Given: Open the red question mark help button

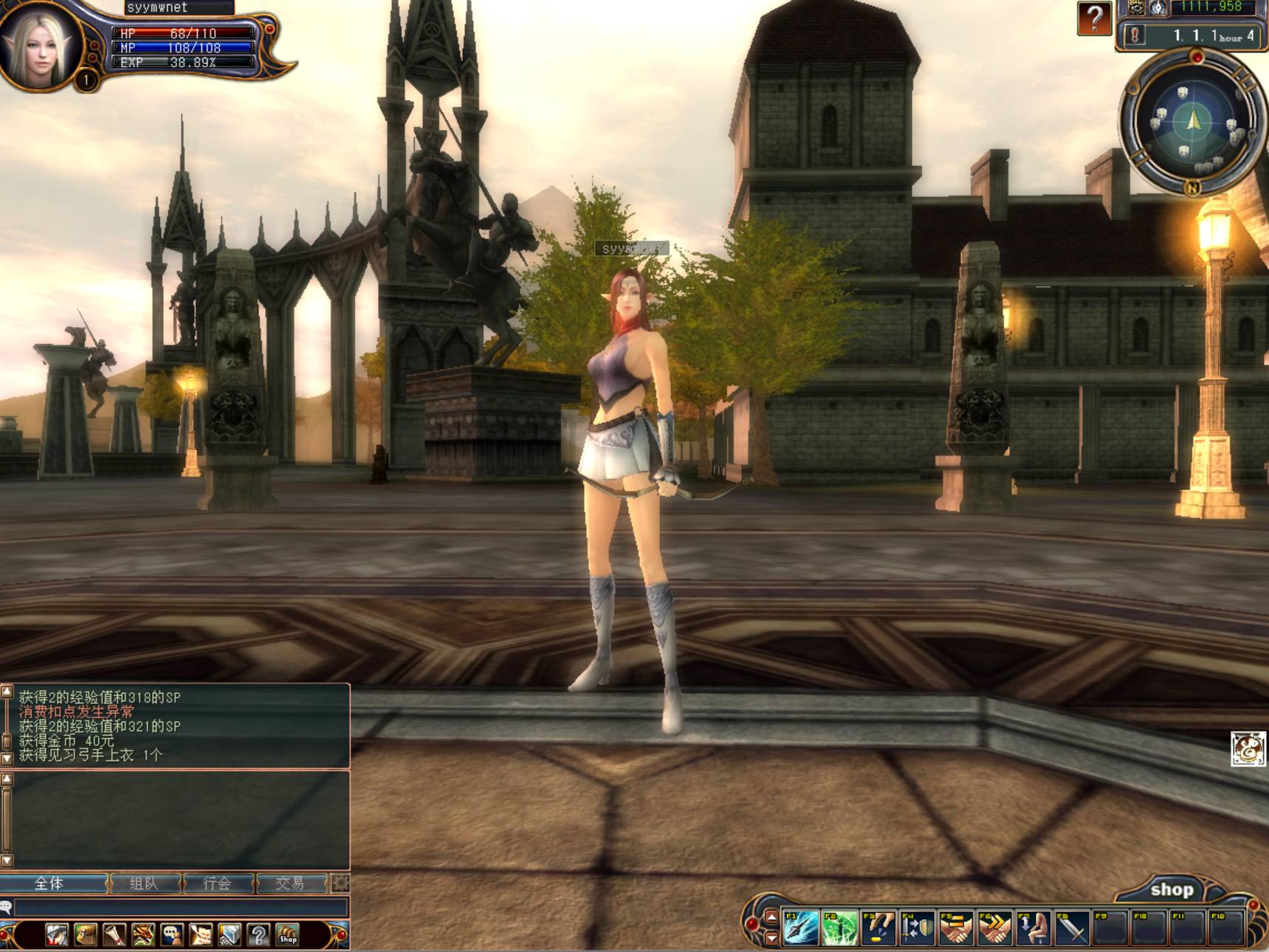Looking at the screenshot, I should pos(1094,18).
